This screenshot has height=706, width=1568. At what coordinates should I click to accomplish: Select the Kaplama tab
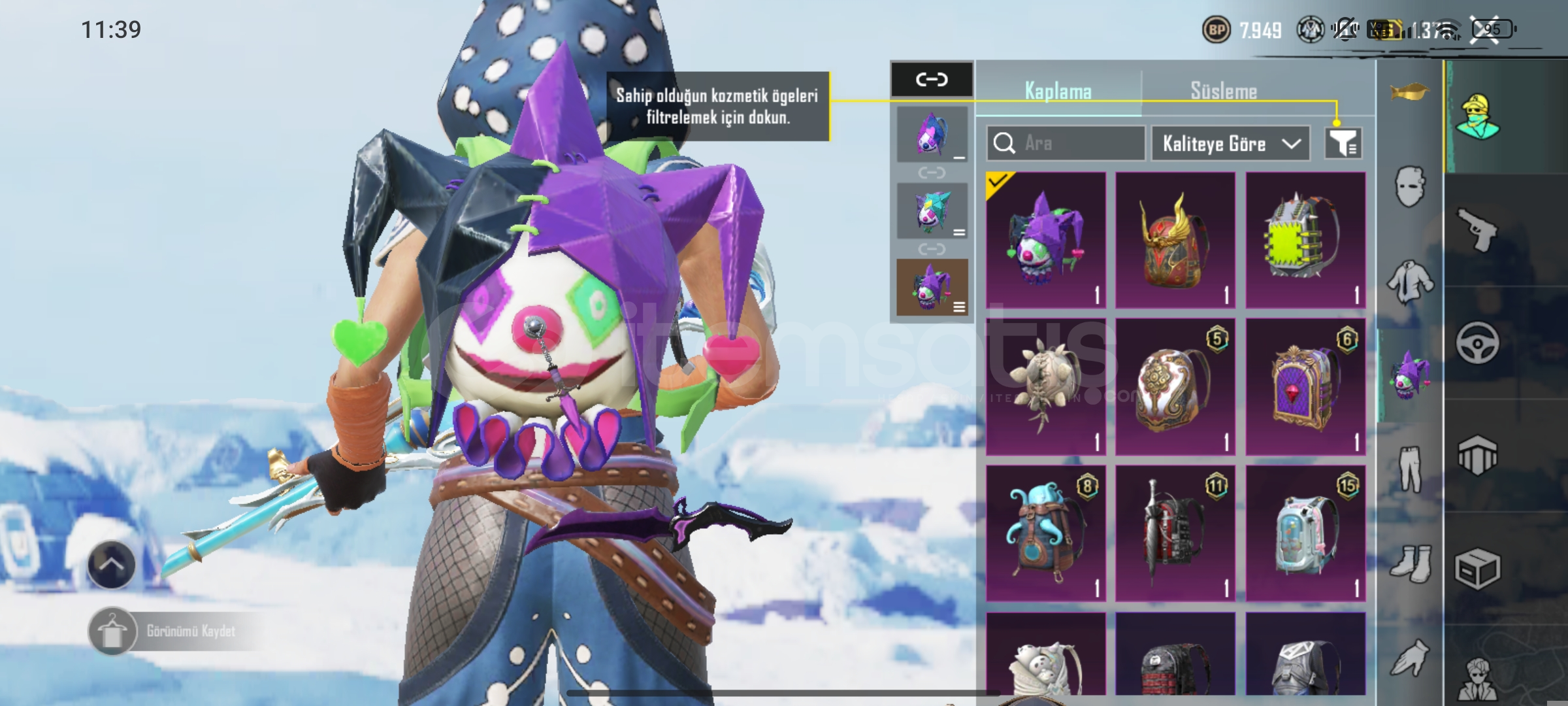pyautogui.click(x=1058, y=91)
